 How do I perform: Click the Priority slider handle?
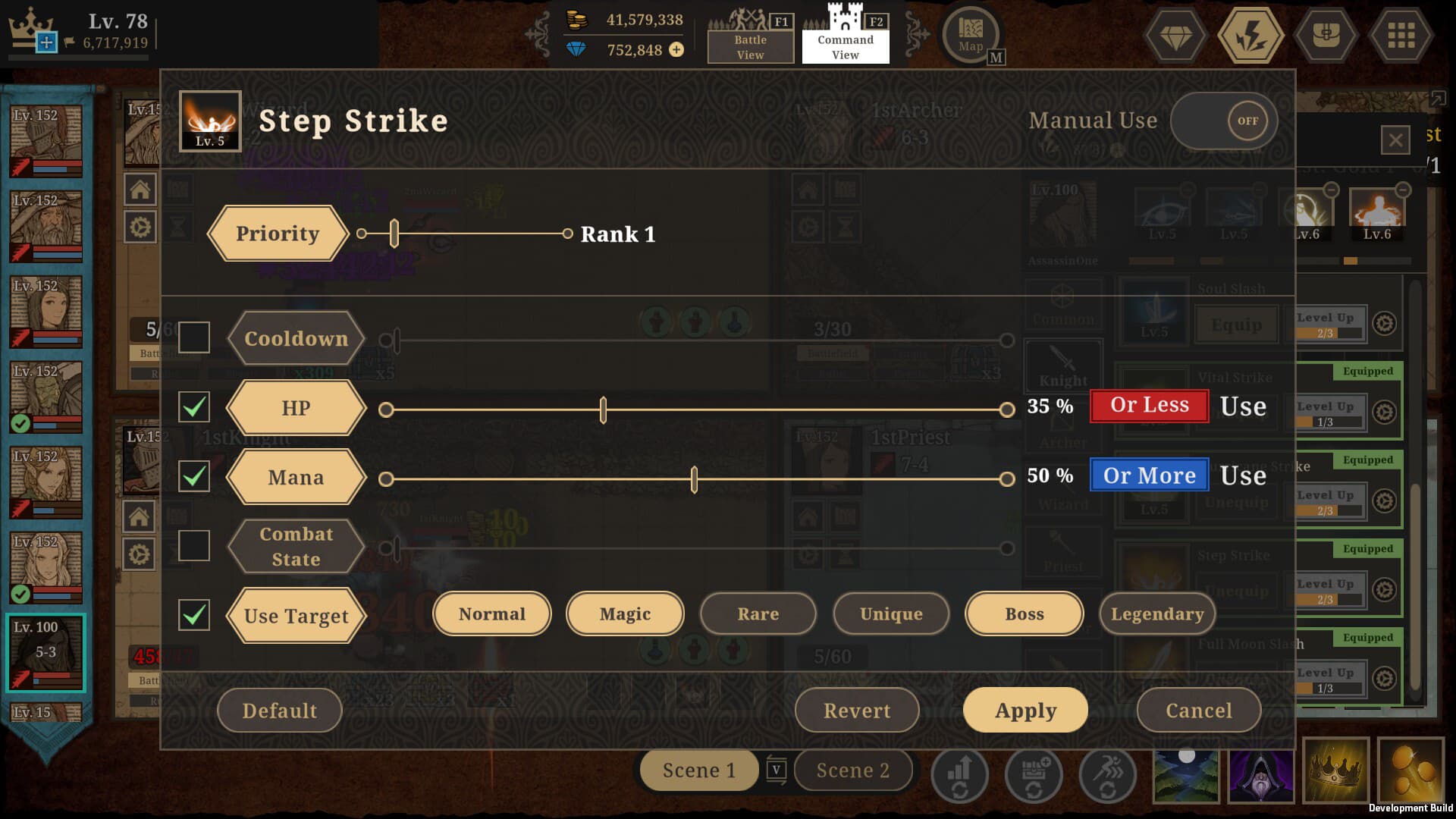coord(394,234)
